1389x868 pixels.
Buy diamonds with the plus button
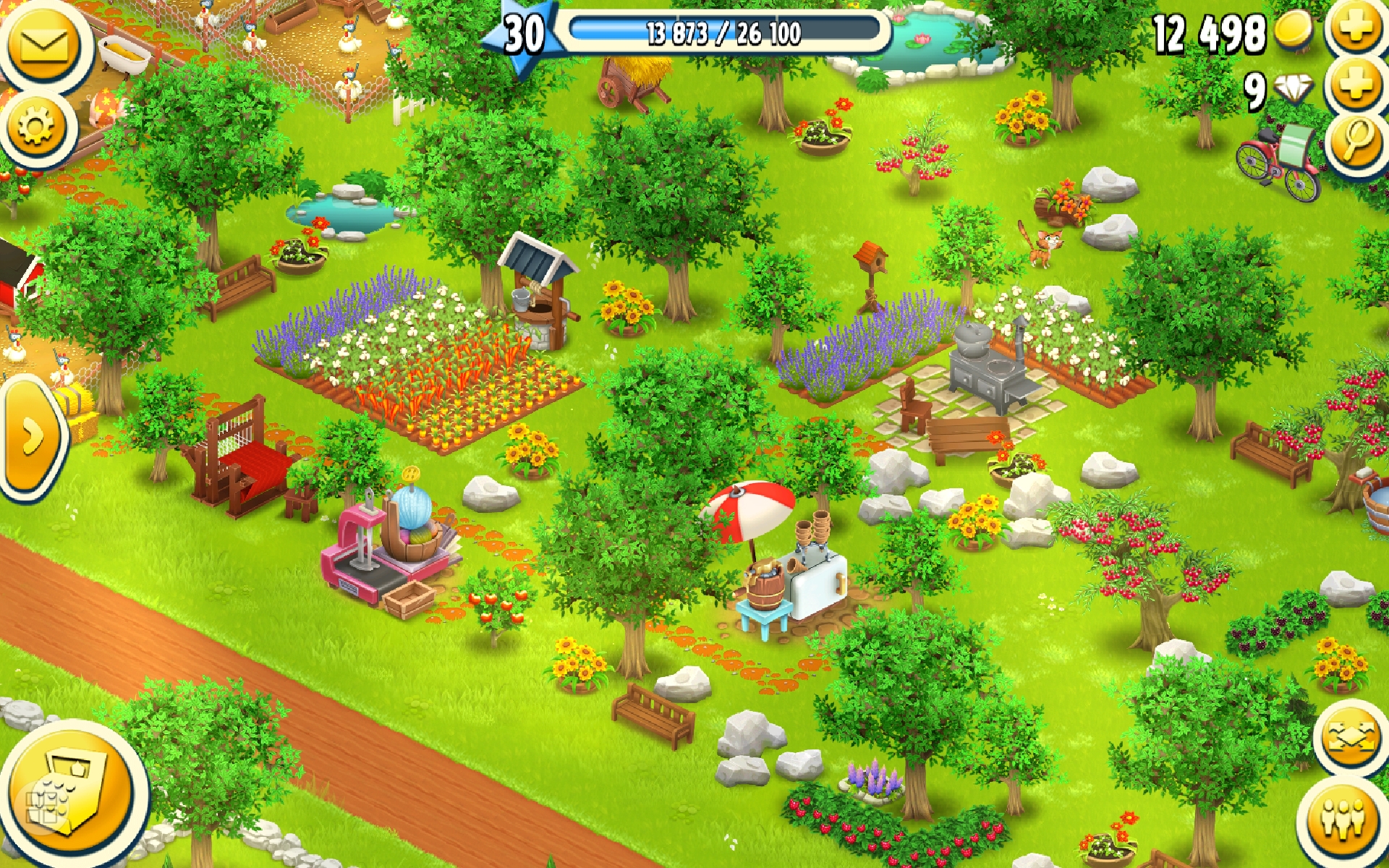point(1357,85)
